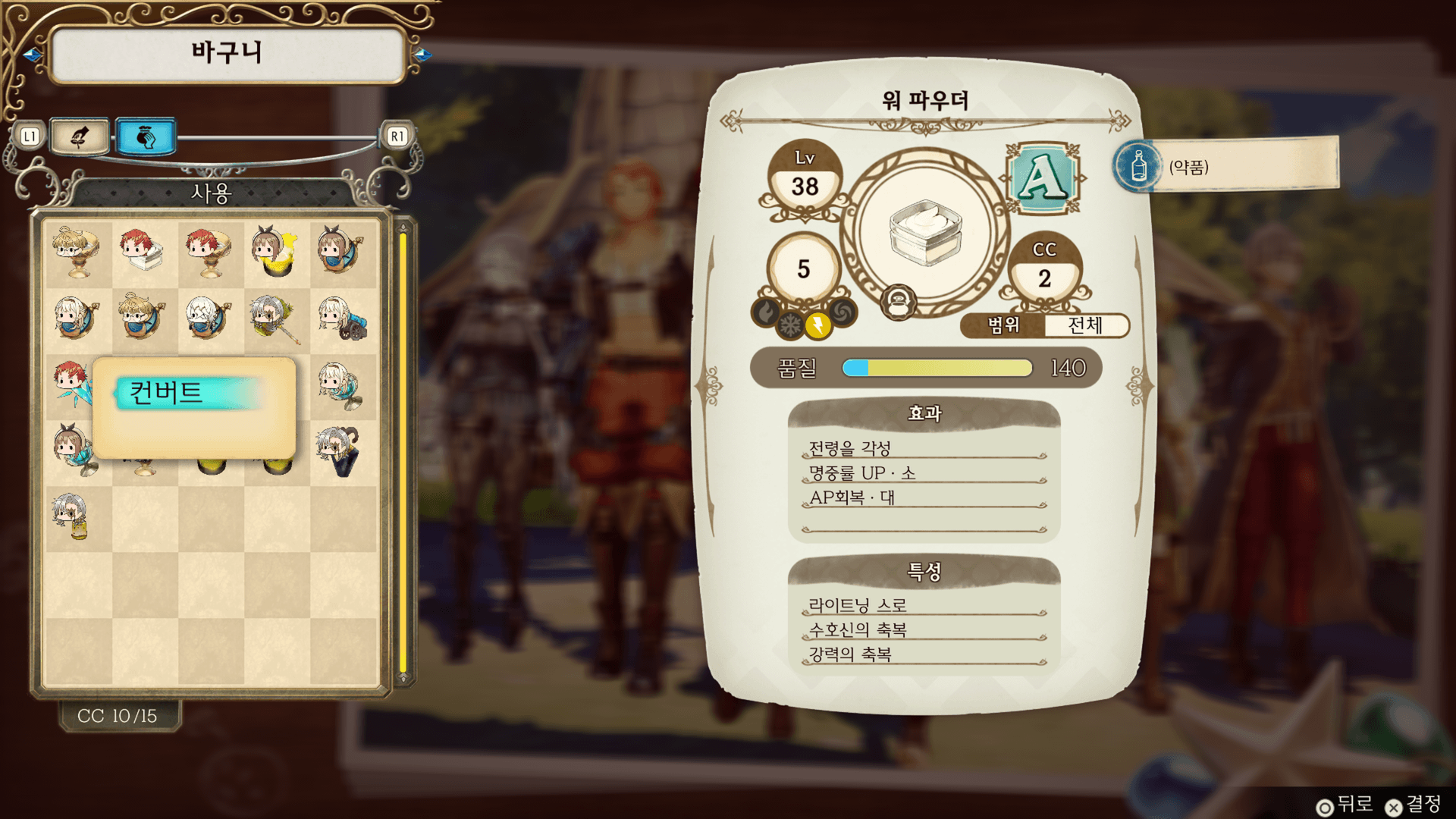This screenshot has width=1456, height=819.
Task: Pick the blonde glasses boy's golden goblet slot
Action: pos(77,253)
